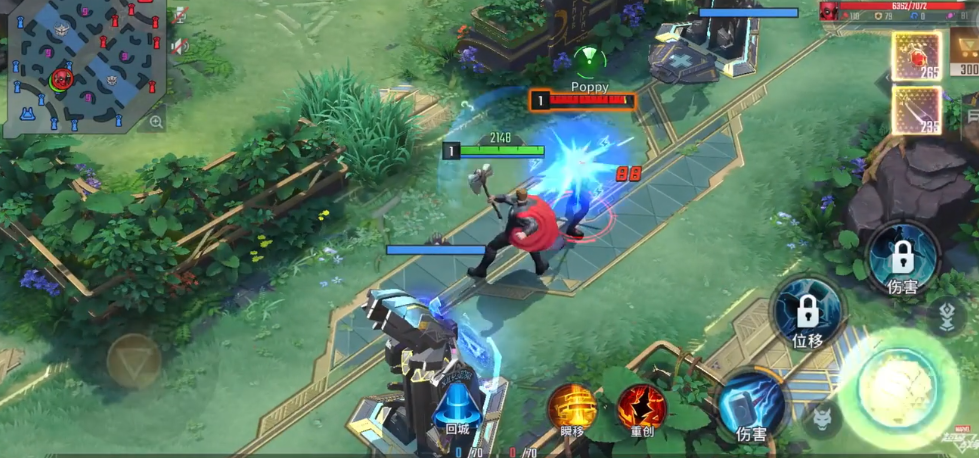979x458 pixels.
Task: Target minions with the wolf-head button
Action: (x=821, y=418)
